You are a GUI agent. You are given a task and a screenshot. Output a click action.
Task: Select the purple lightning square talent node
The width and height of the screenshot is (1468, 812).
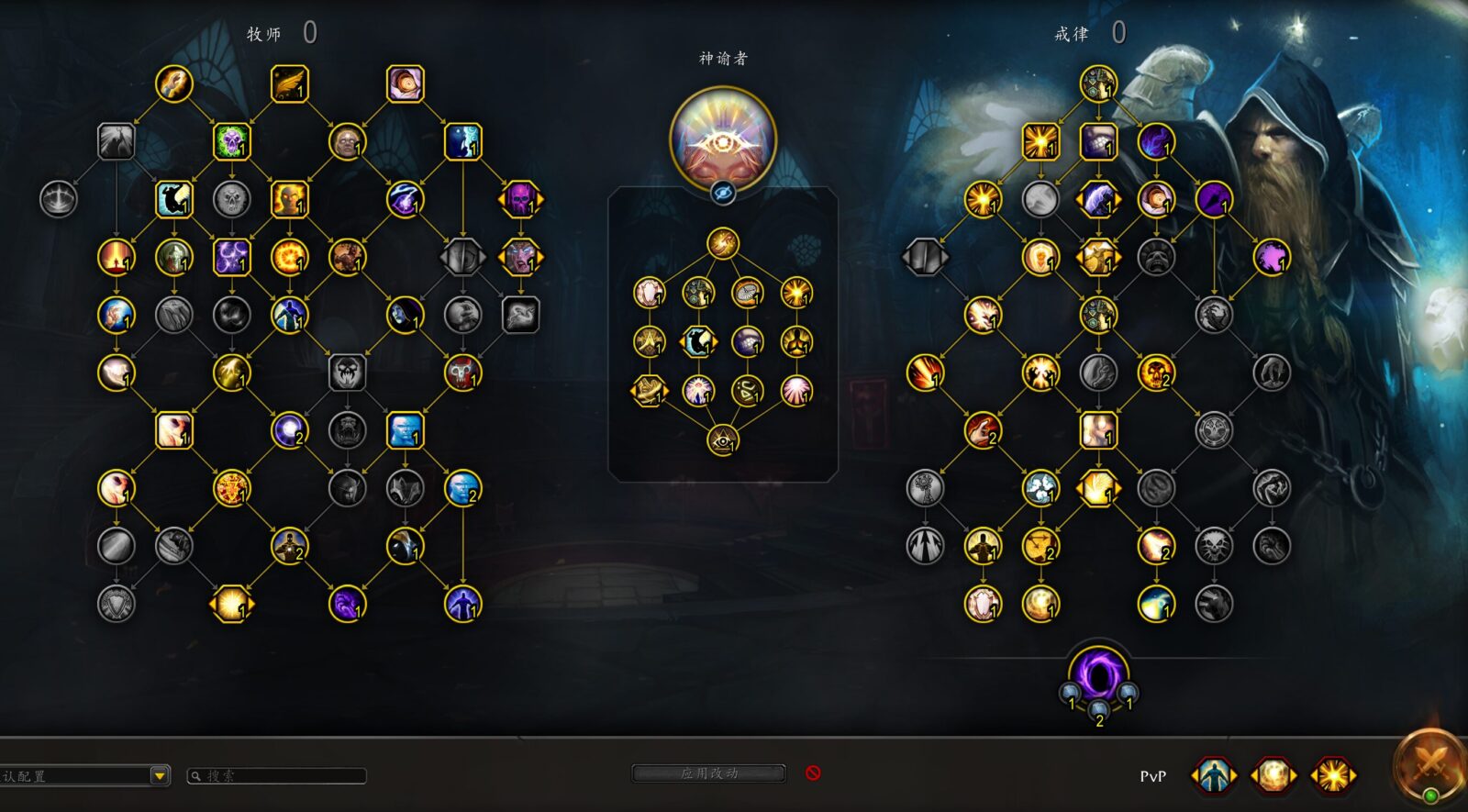[231, 257]
